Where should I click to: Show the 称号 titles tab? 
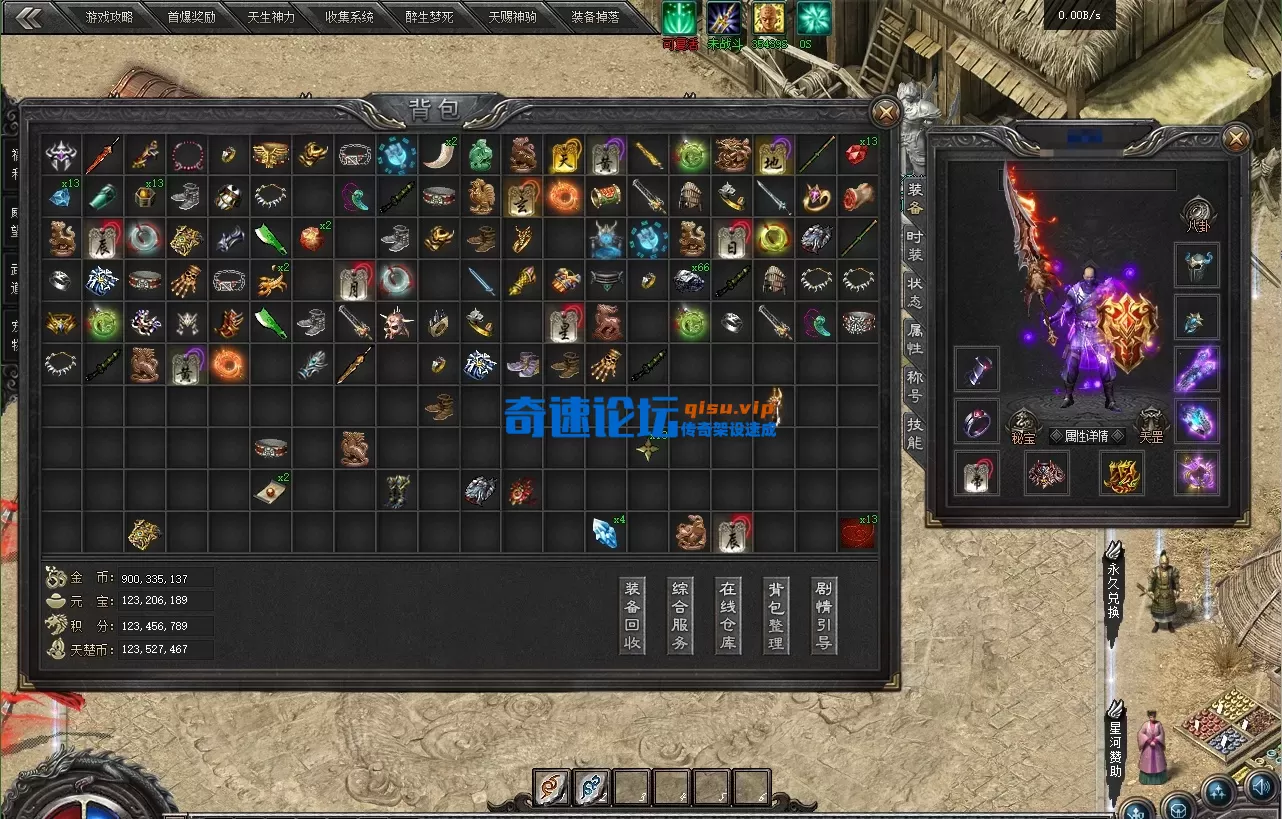point(915,386)
